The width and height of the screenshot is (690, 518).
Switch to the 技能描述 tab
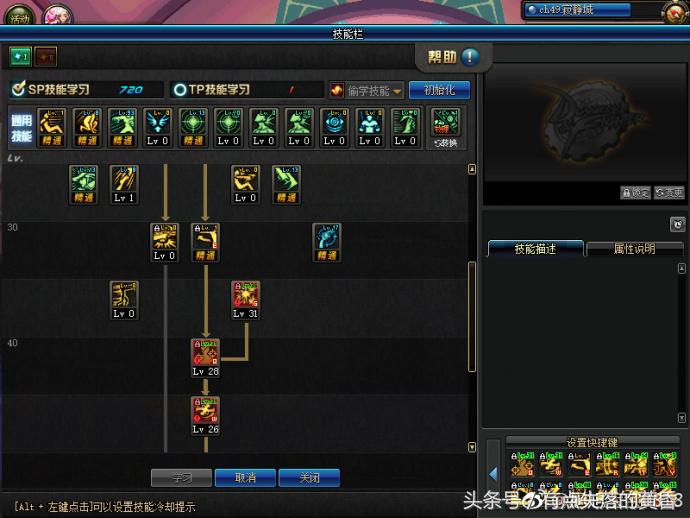pyautogui.click(x=534, y=249)
